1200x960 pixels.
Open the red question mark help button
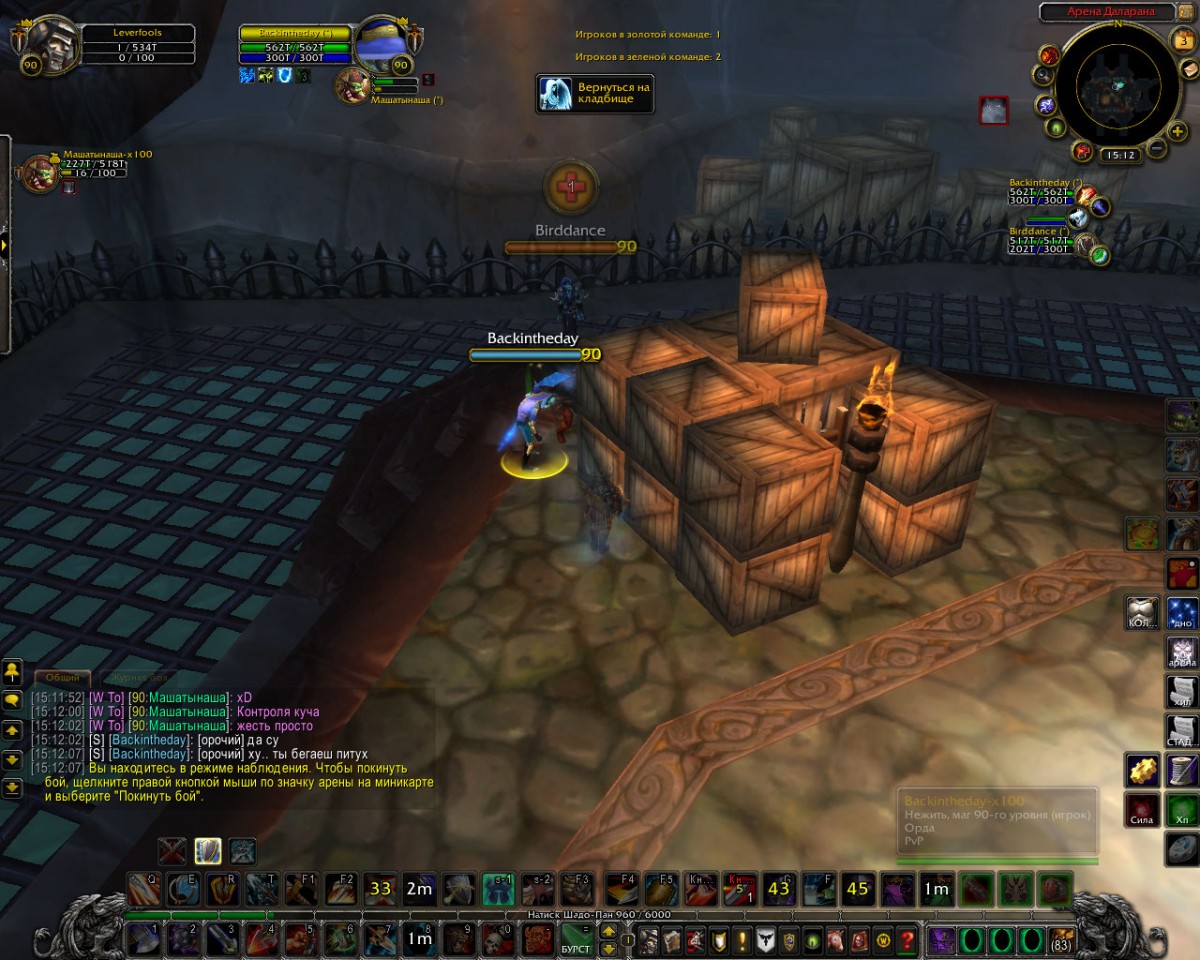(x=907, y=940)
